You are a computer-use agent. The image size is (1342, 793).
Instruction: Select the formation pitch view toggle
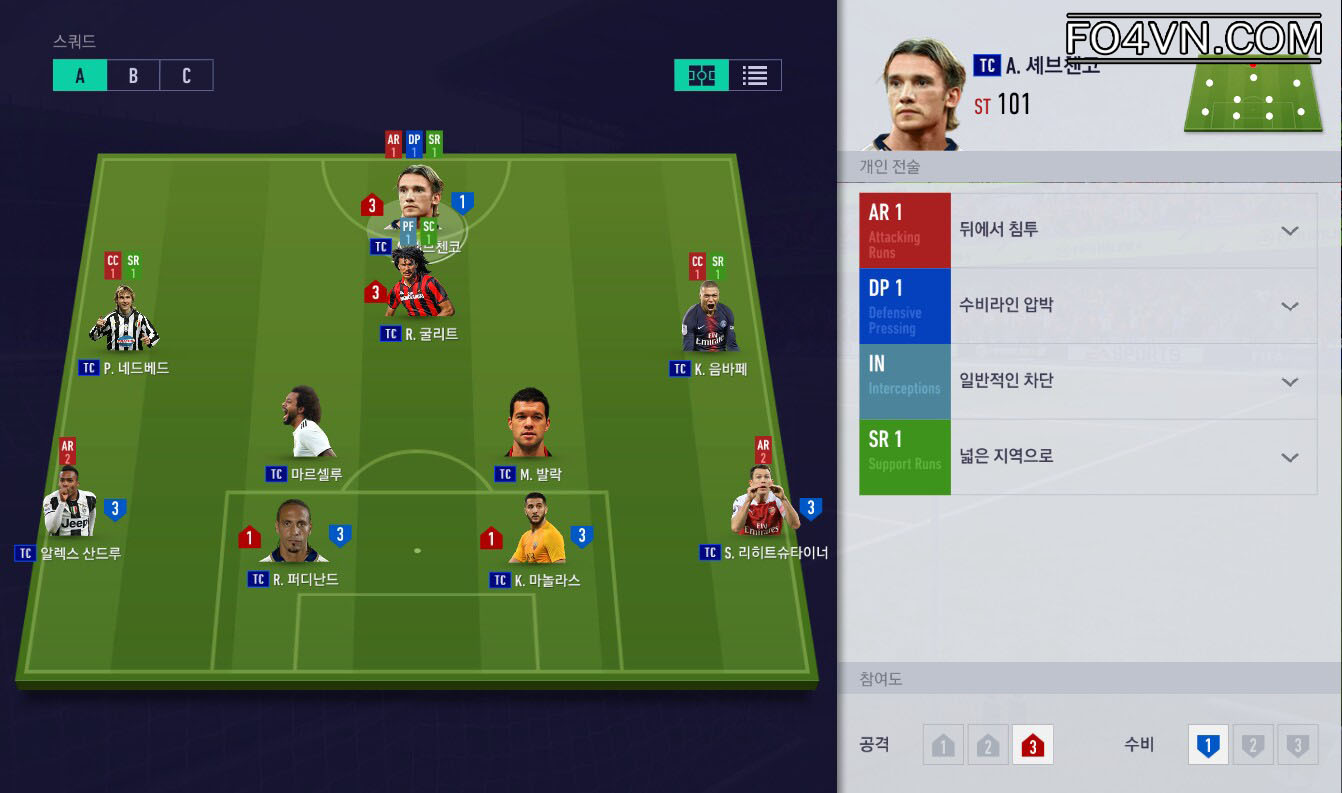coord(702,75)
